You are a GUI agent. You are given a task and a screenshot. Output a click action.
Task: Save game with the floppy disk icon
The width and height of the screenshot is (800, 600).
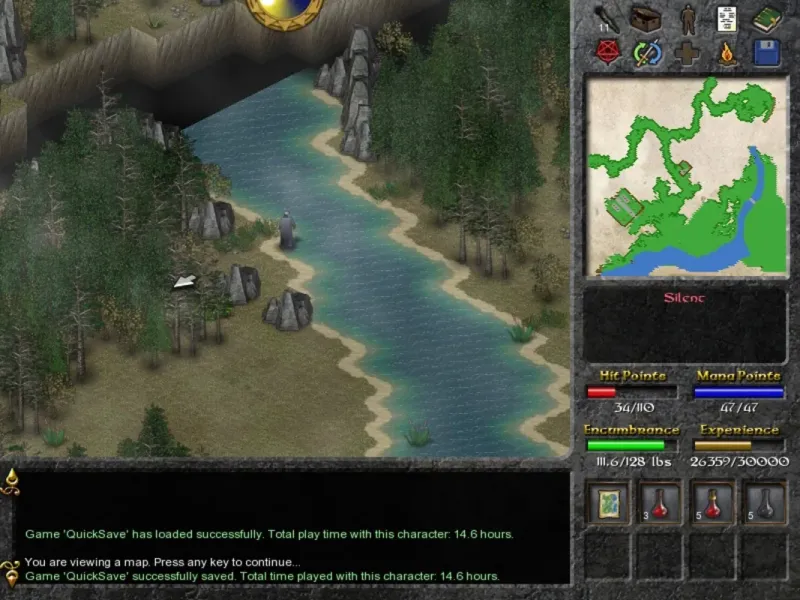pos(767,52)
